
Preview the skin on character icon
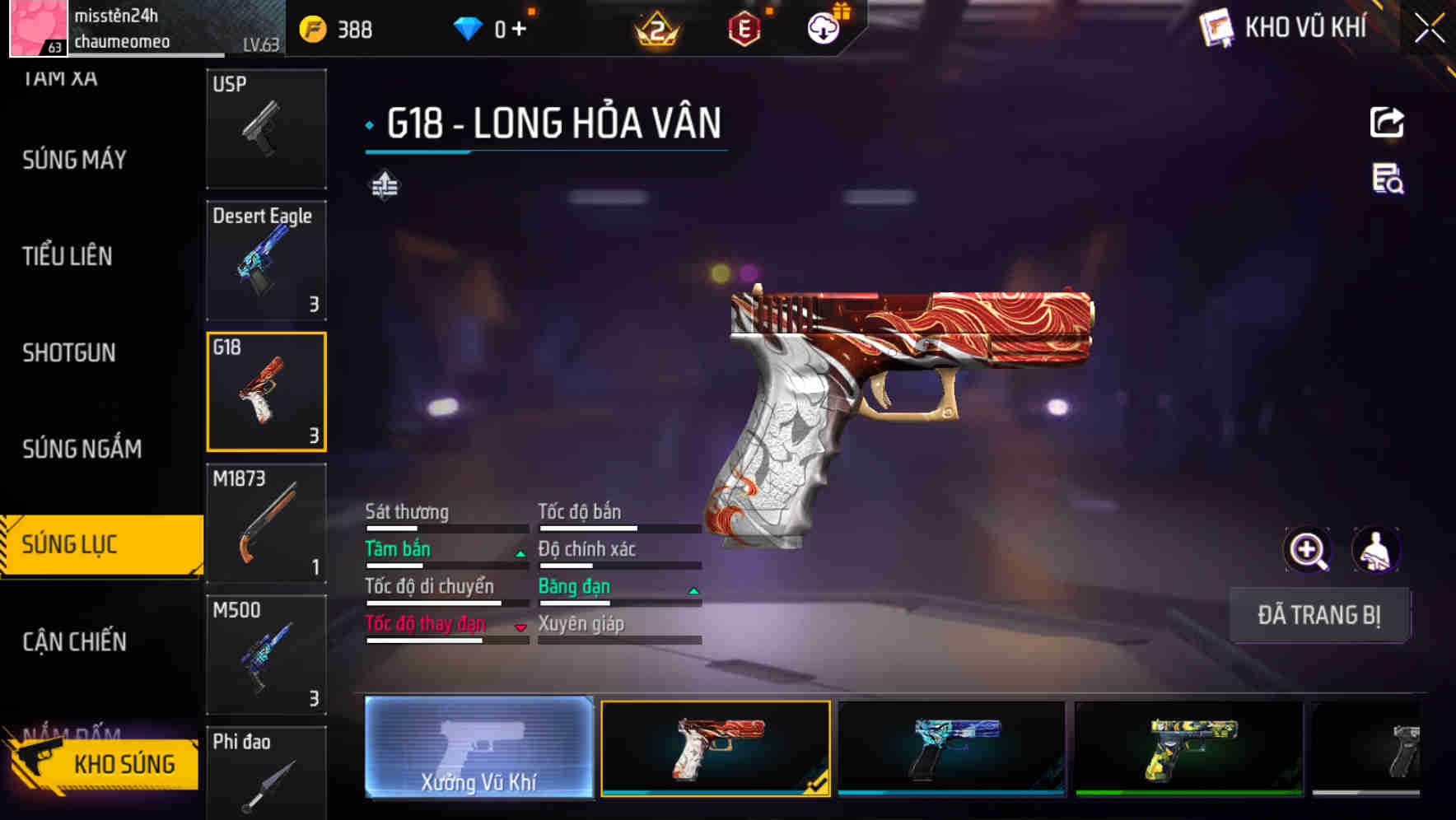tap(1375, 550)
